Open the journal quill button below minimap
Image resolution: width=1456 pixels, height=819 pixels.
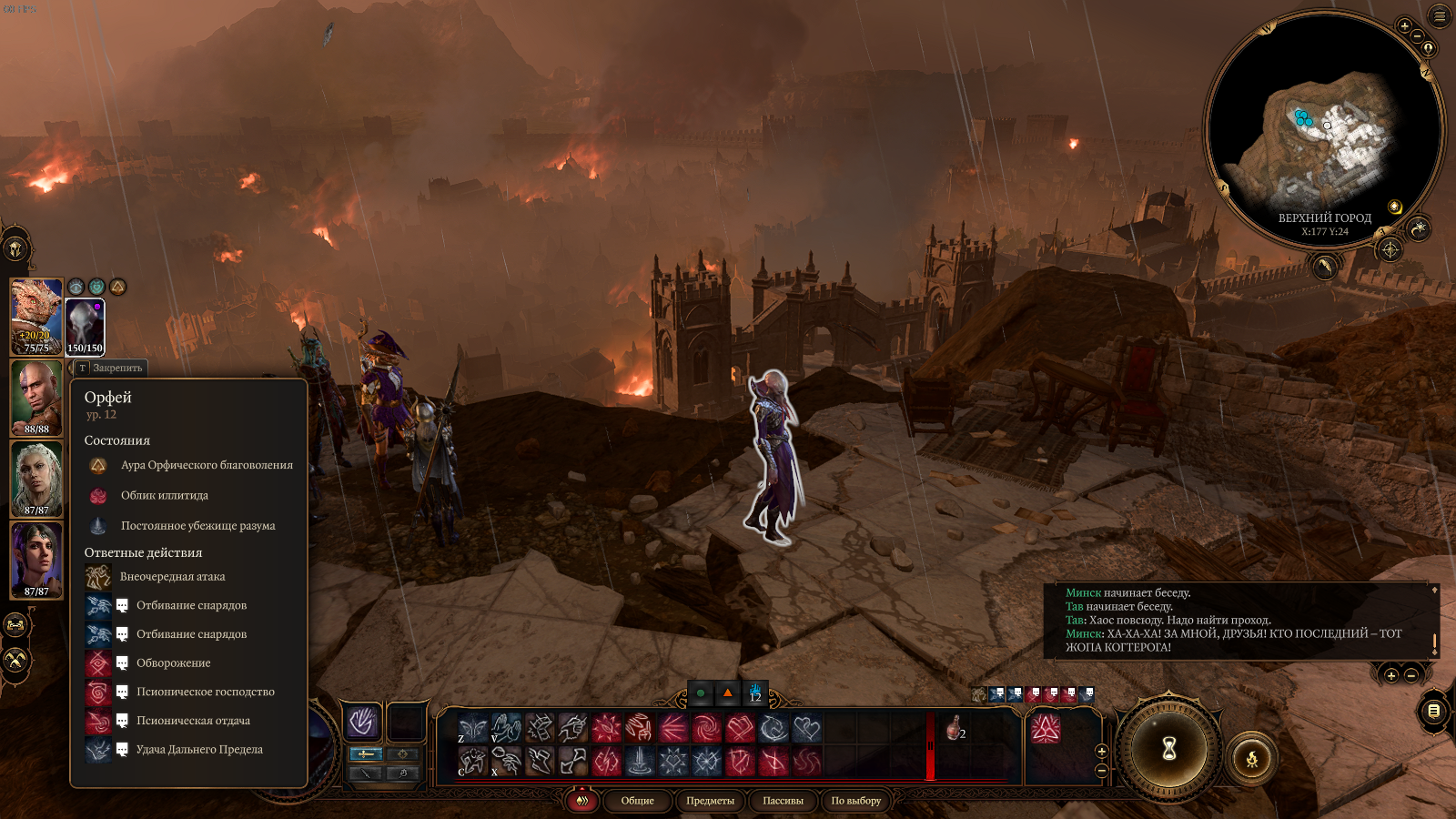pyautogui.click(x=1325, y=267)
